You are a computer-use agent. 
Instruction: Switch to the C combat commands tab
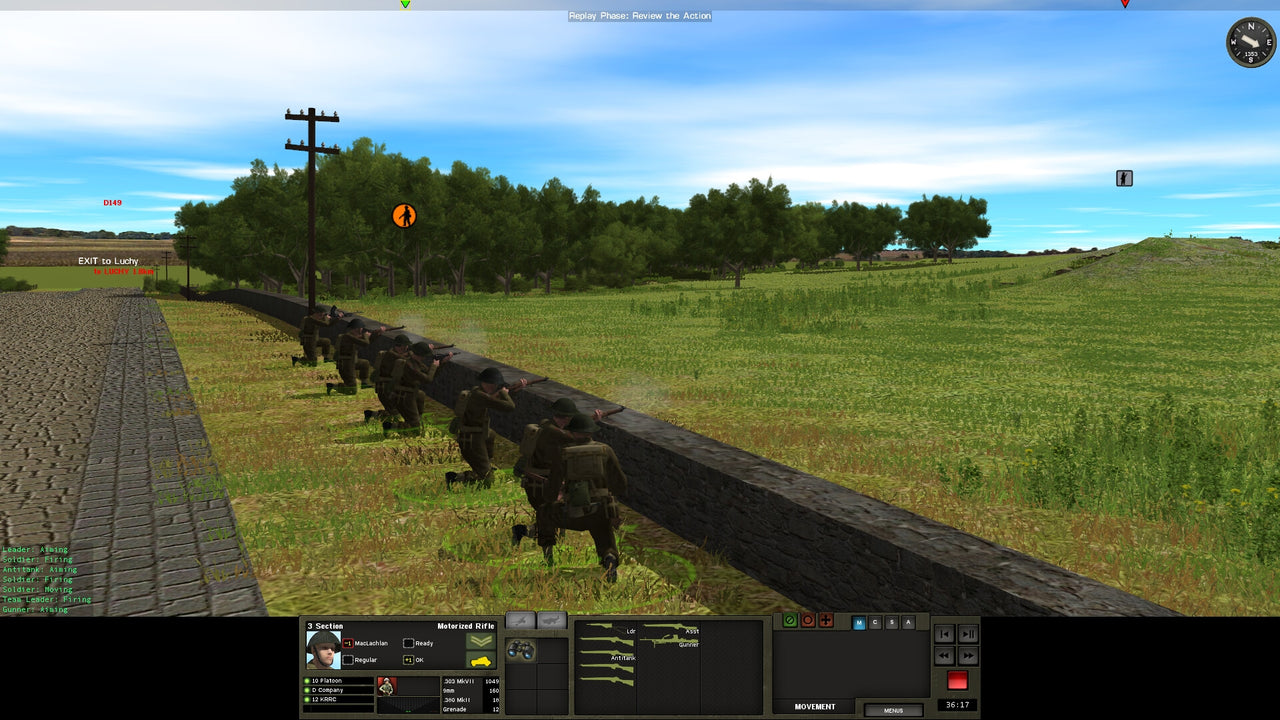pos(875,622)
